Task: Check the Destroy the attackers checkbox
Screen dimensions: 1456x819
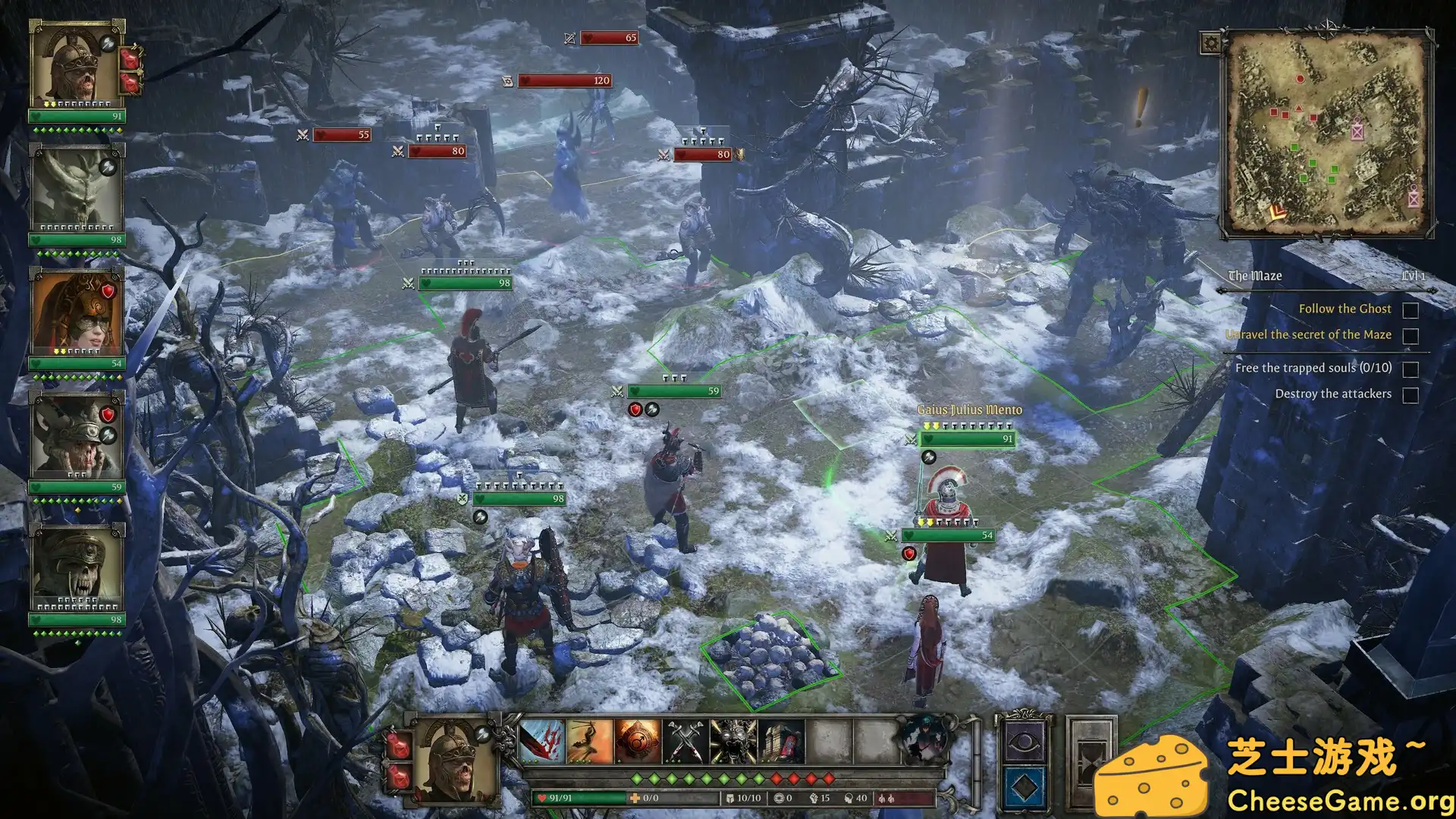Action: 1410,394
